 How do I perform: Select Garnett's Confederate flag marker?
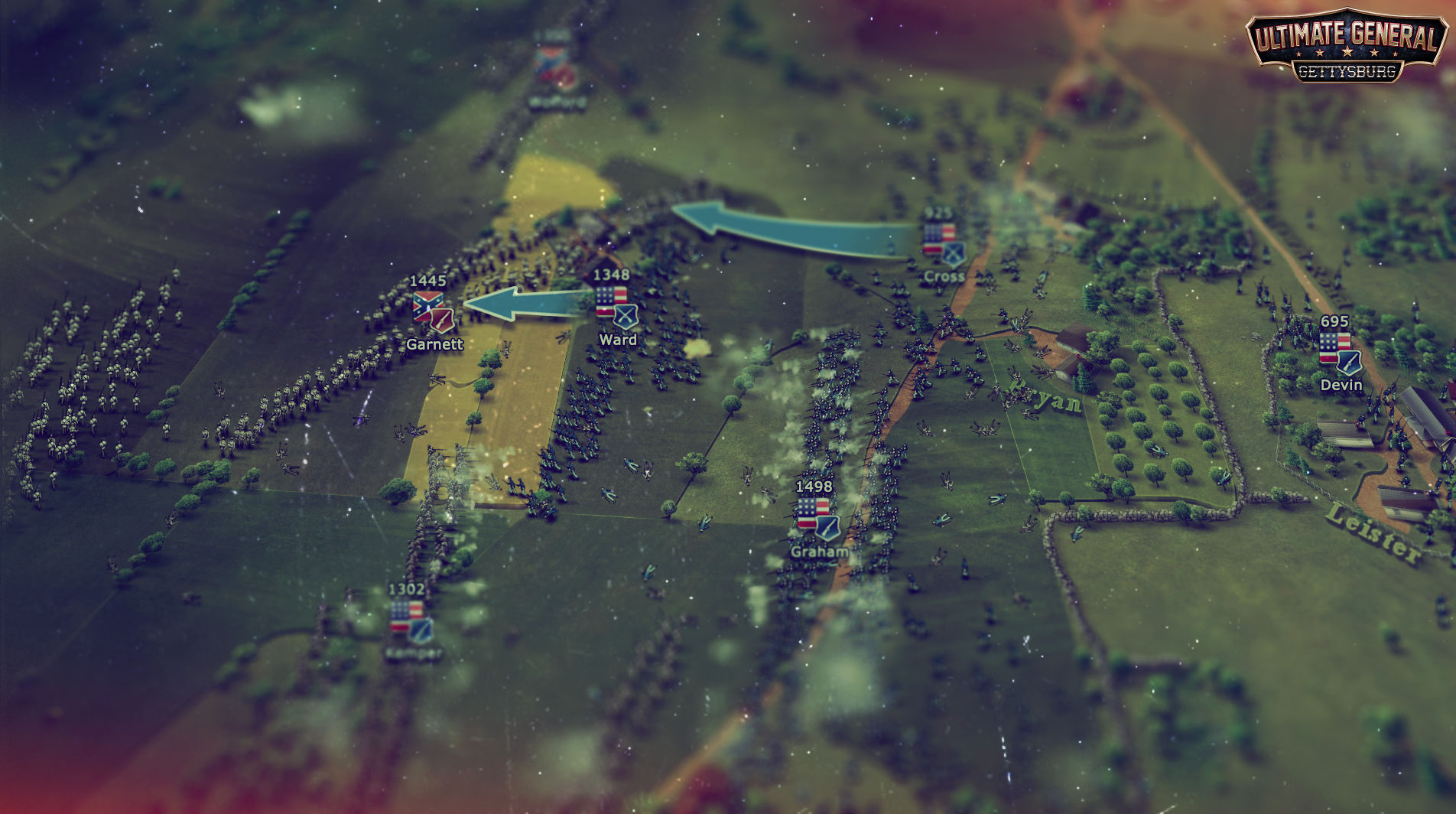[428, 307]
